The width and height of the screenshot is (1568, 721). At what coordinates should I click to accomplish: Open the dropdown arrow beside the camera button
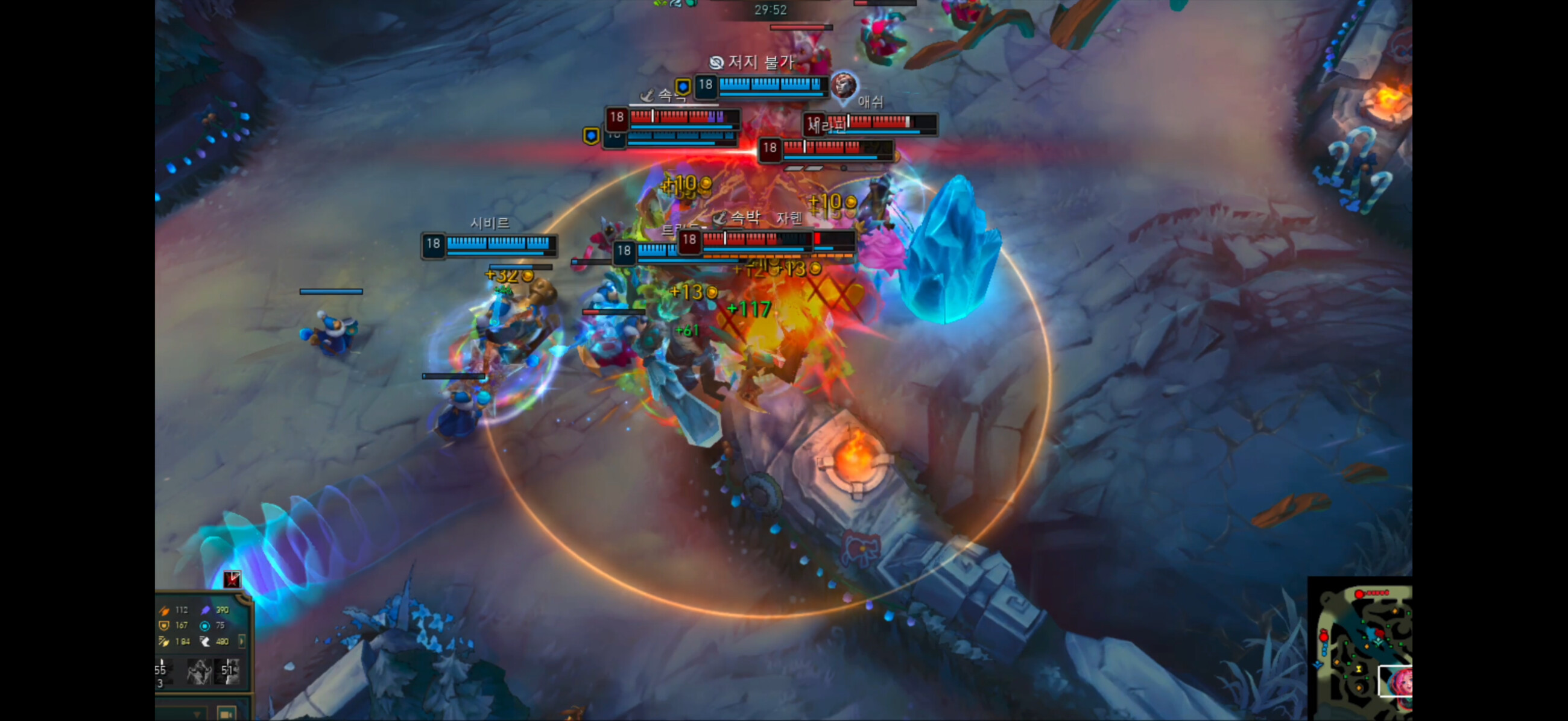(x=197, y=714)
